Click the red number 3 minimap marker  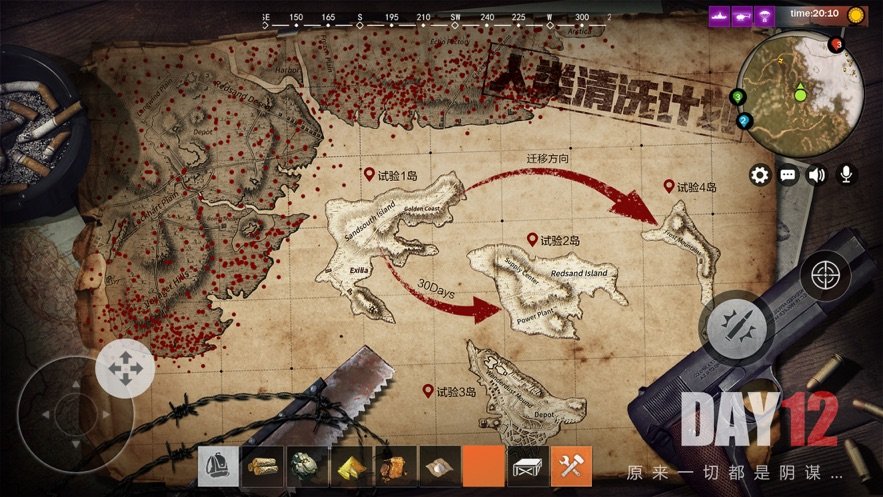[837, 45]
